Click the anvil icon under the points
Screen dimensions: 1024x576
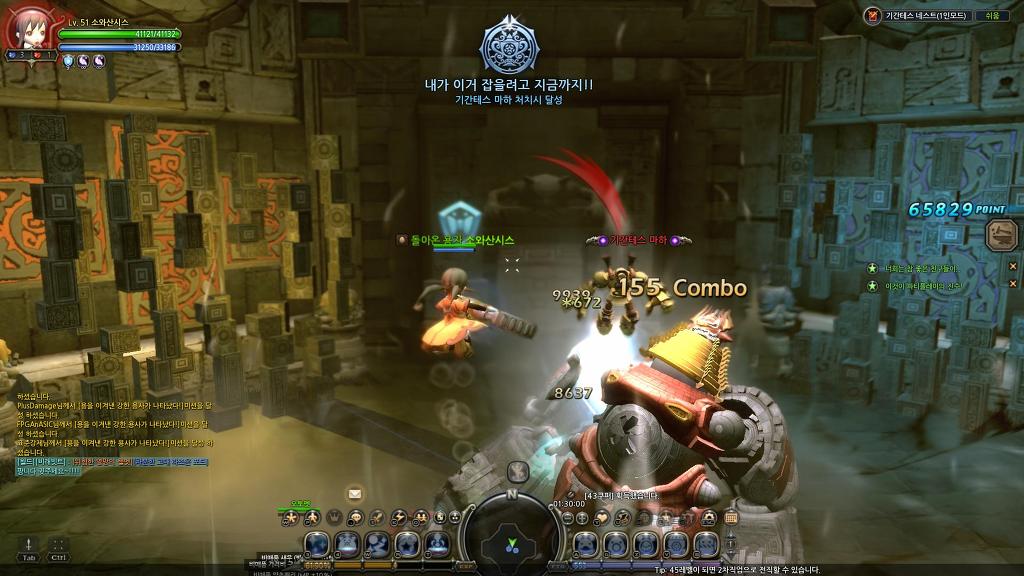point(999,236)
